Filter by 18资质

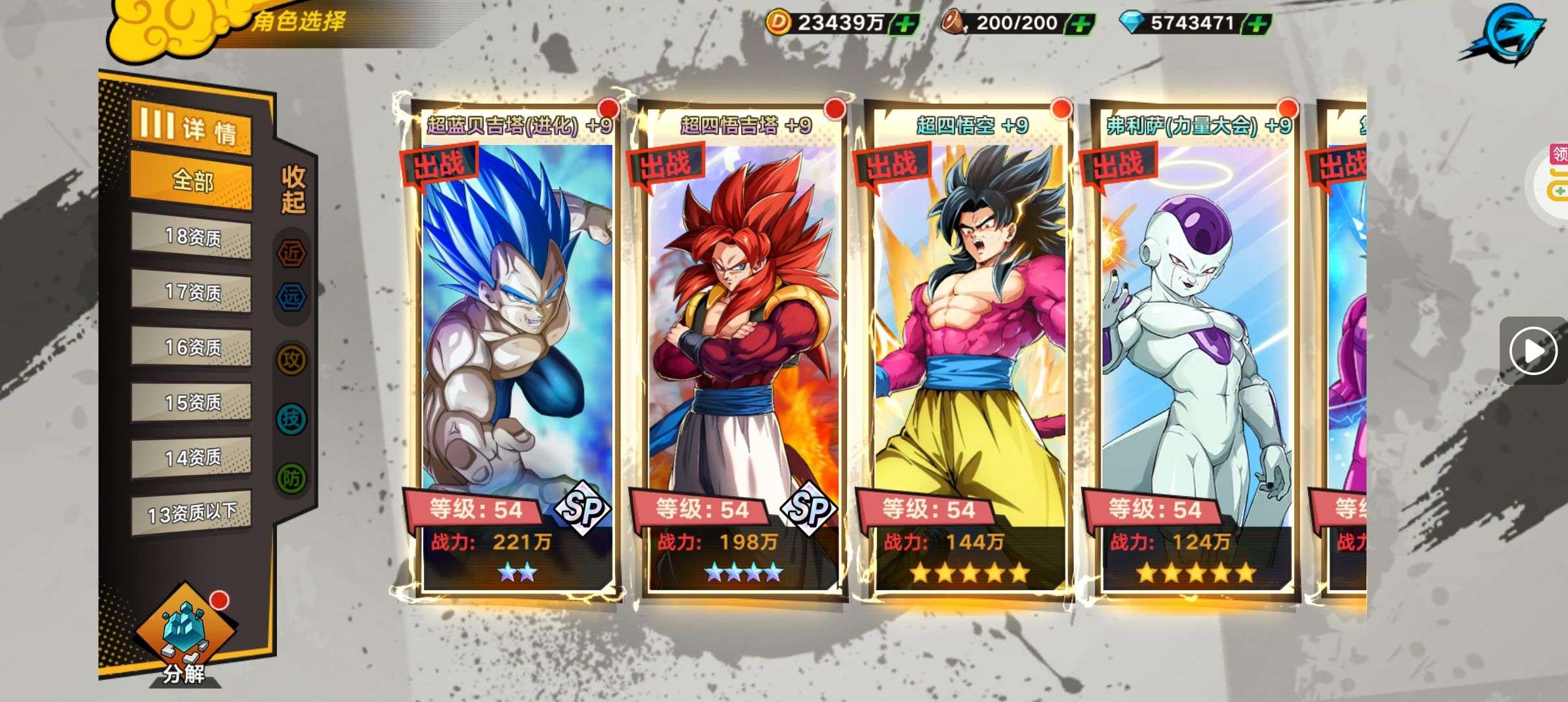(x=191, y=237)
